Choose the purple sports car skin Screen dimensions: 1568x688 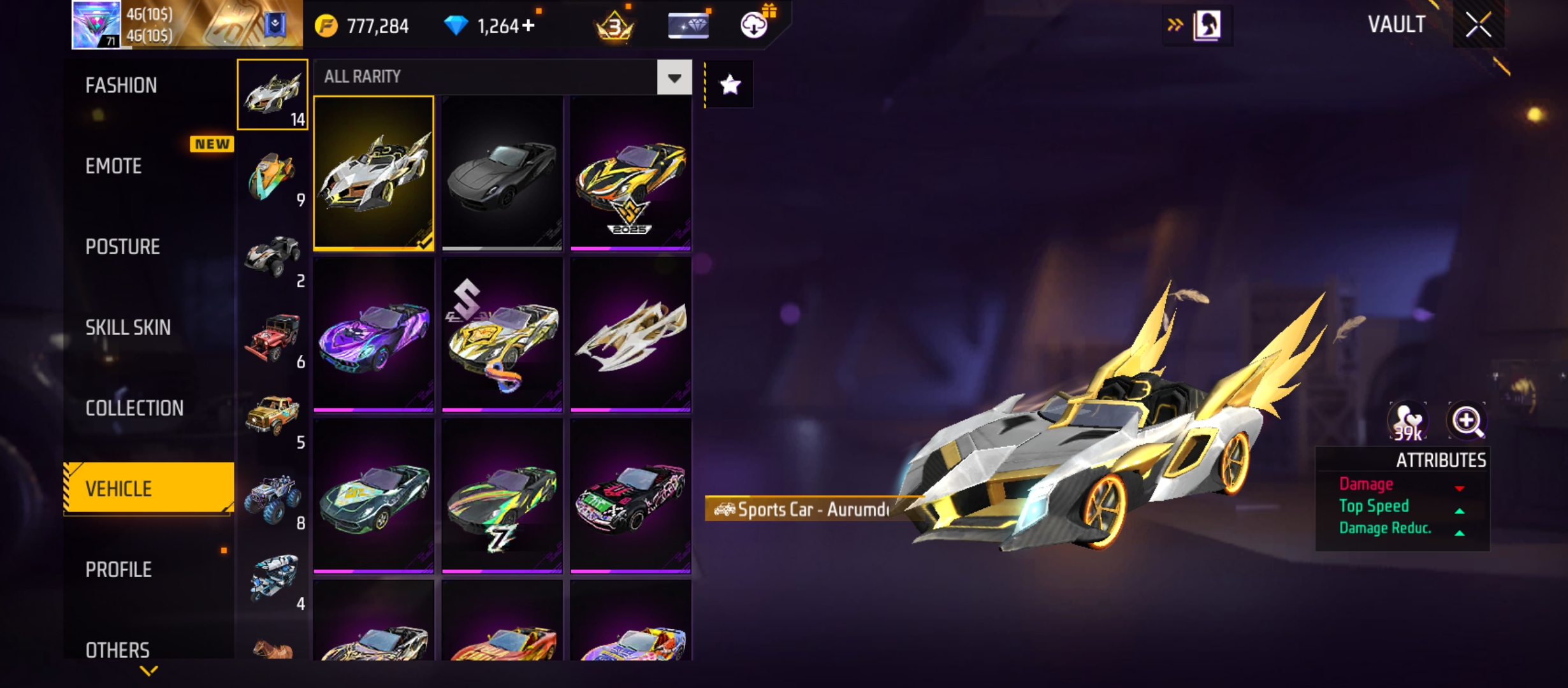coord(374,334)
